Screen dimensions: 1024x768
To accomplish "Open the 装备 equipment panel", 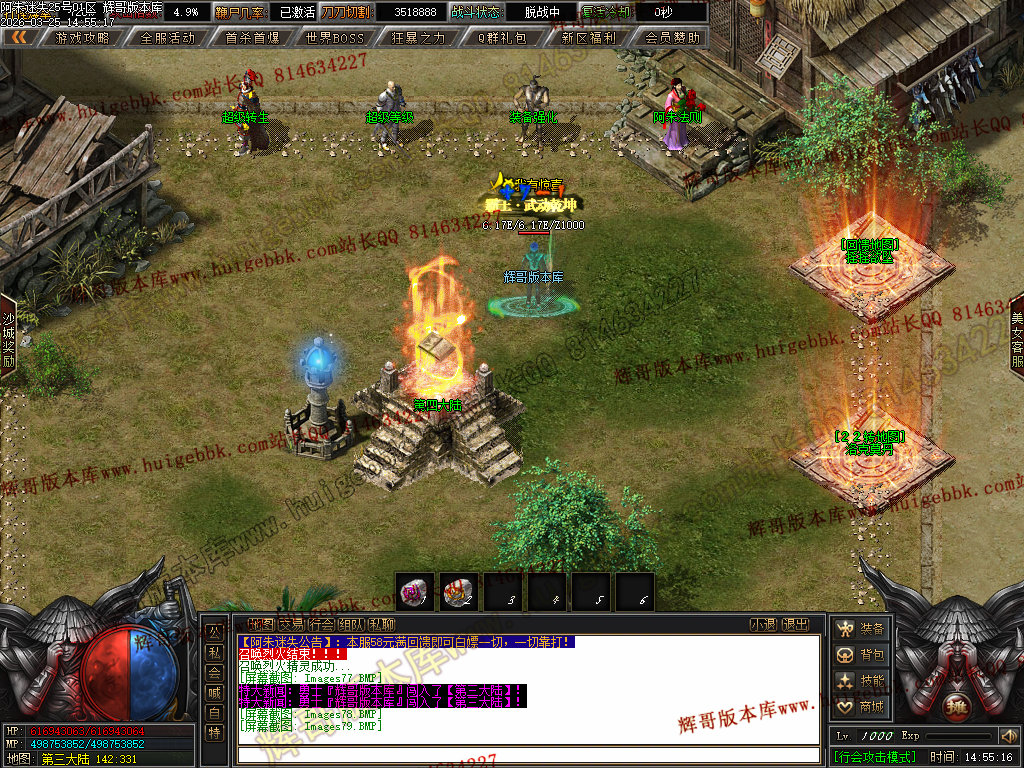I will (861, 629).
